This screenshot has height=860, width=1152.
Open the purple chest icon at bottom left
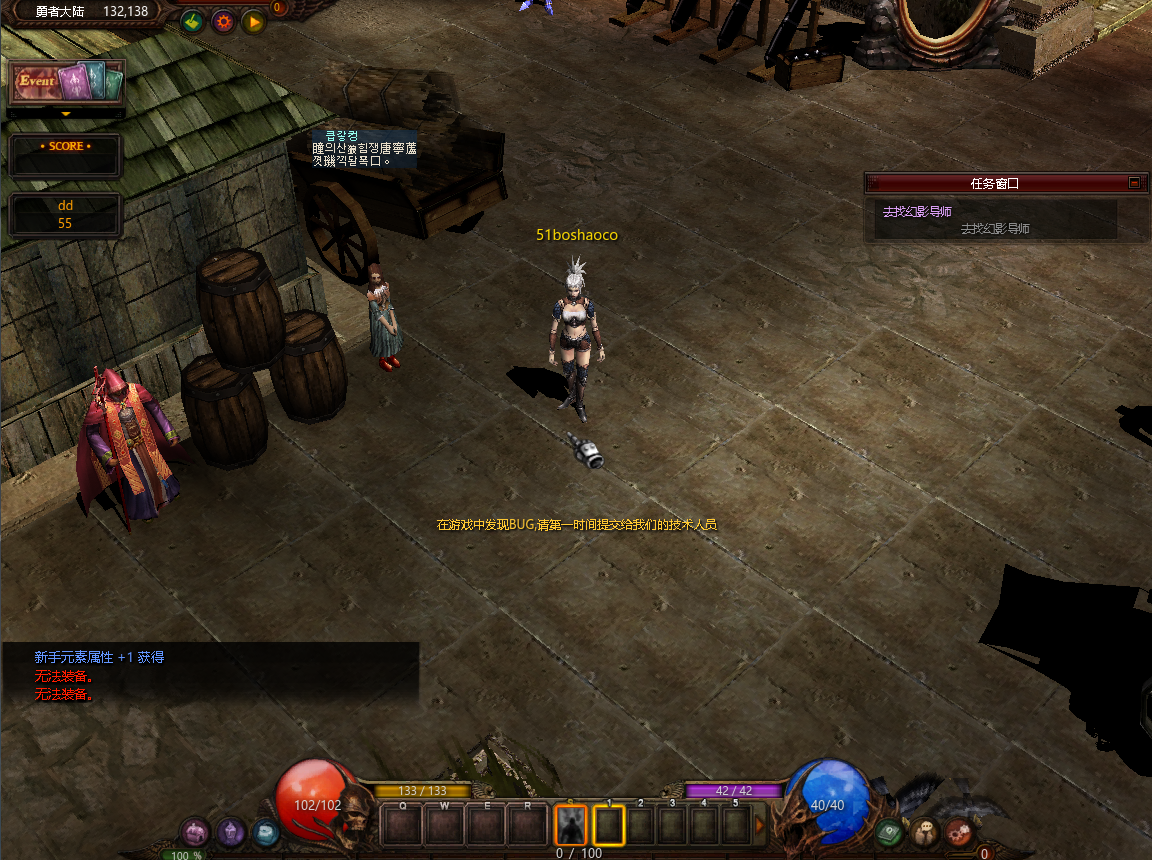coord(195,831)
